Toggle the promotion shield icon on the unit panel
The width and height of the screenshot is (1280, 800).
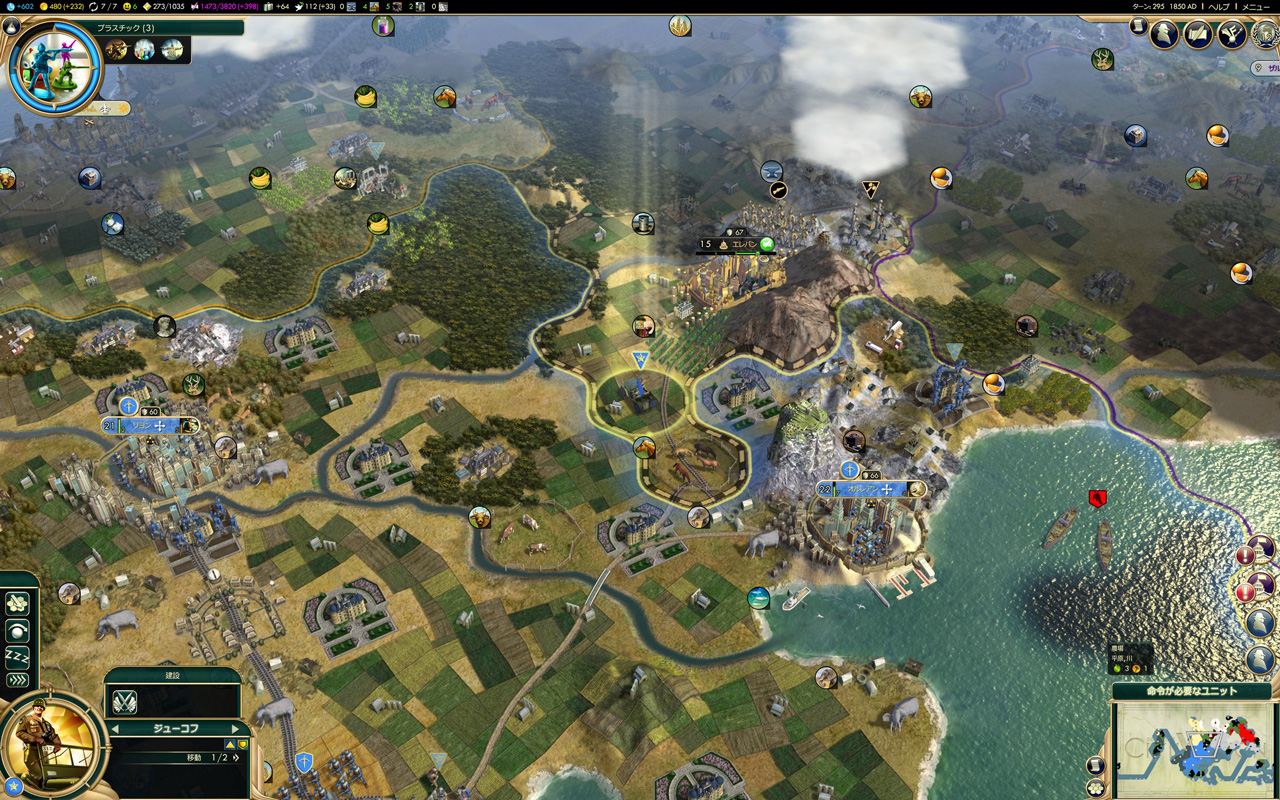click(243, 744)
